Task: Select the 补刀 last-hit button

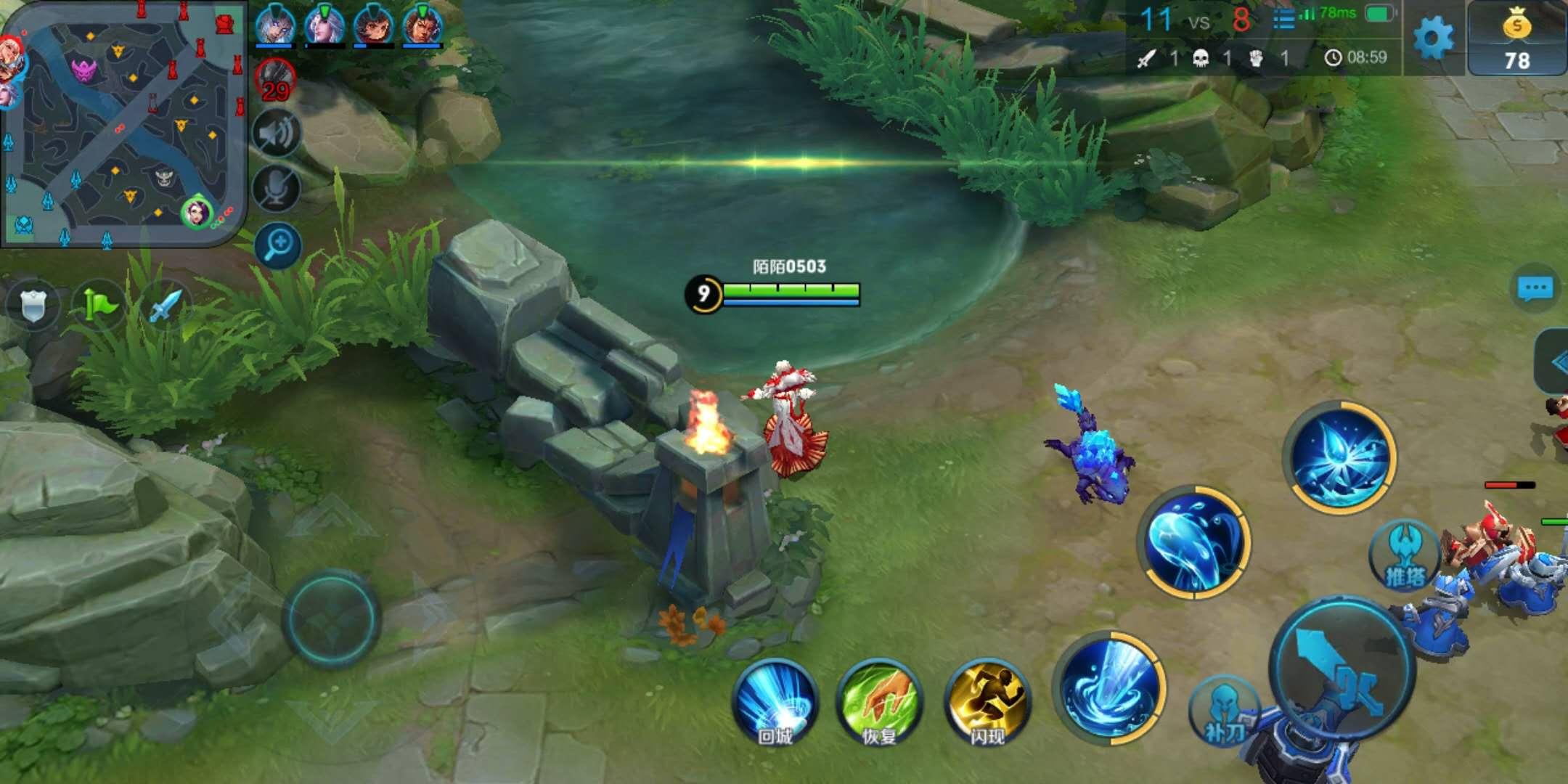Action: click(x=1225, y=711)
